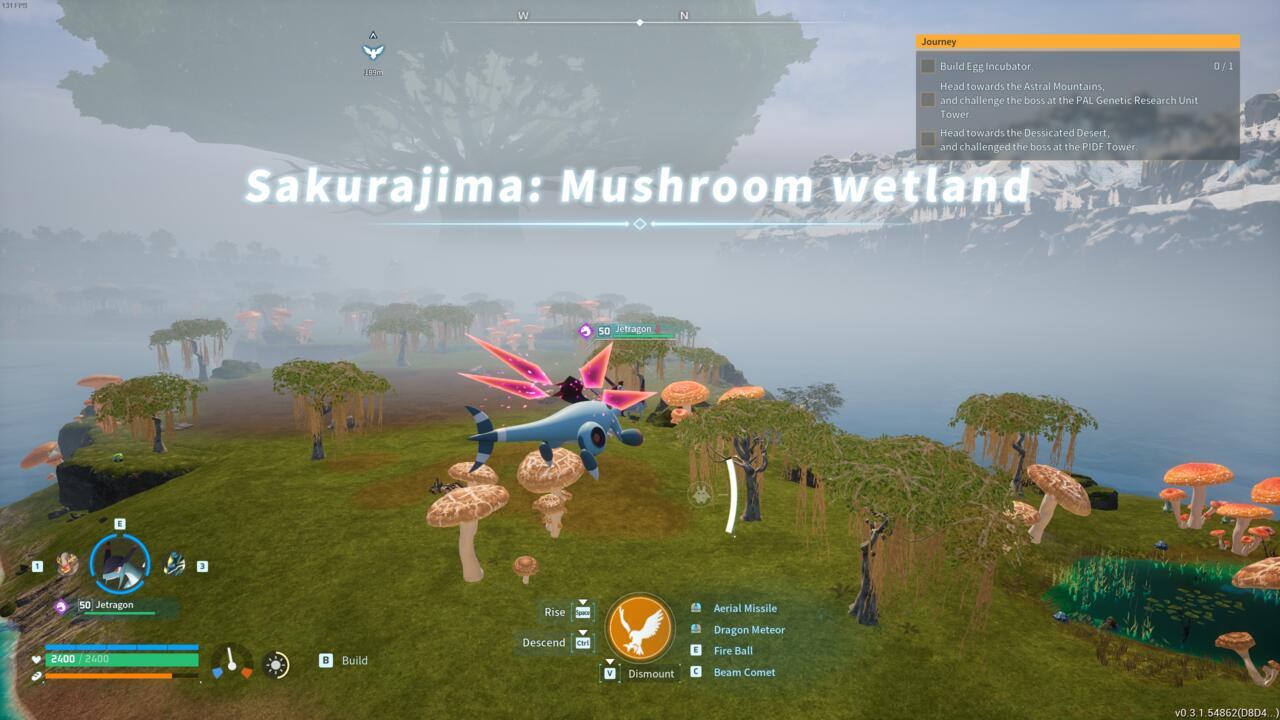Click the day-night sundial indicator

pyautogui.click(x=276, y=663)
